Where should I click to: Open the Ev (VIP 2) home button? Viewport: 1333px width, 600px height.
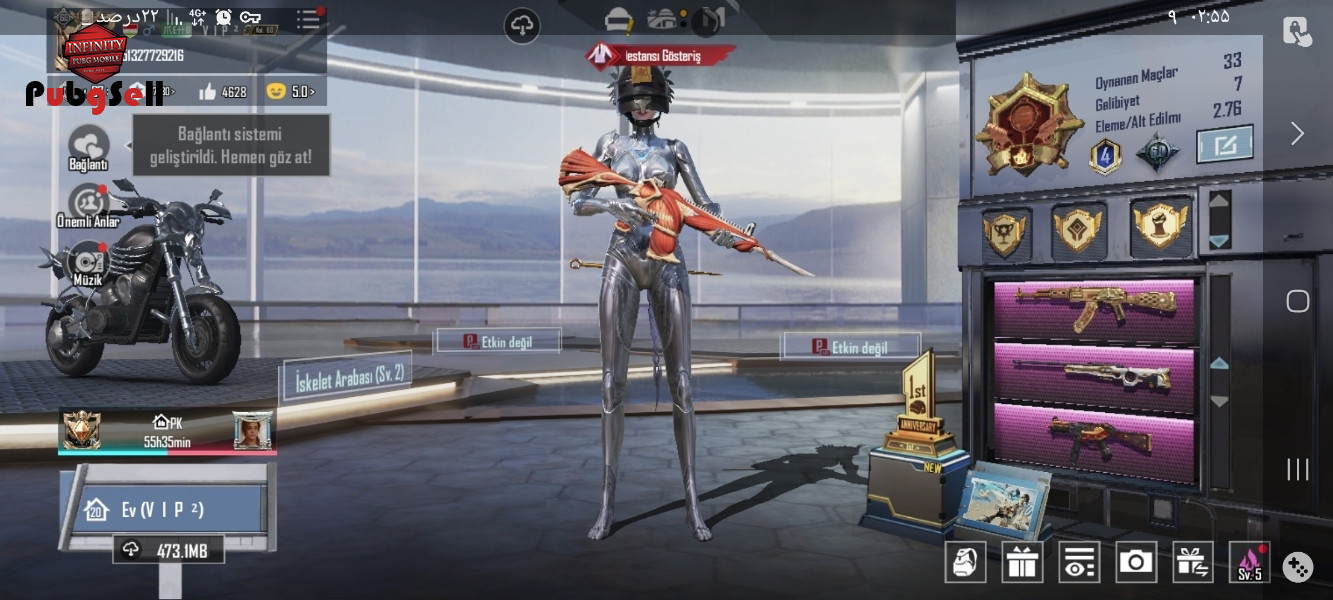(x=162, y=510)
